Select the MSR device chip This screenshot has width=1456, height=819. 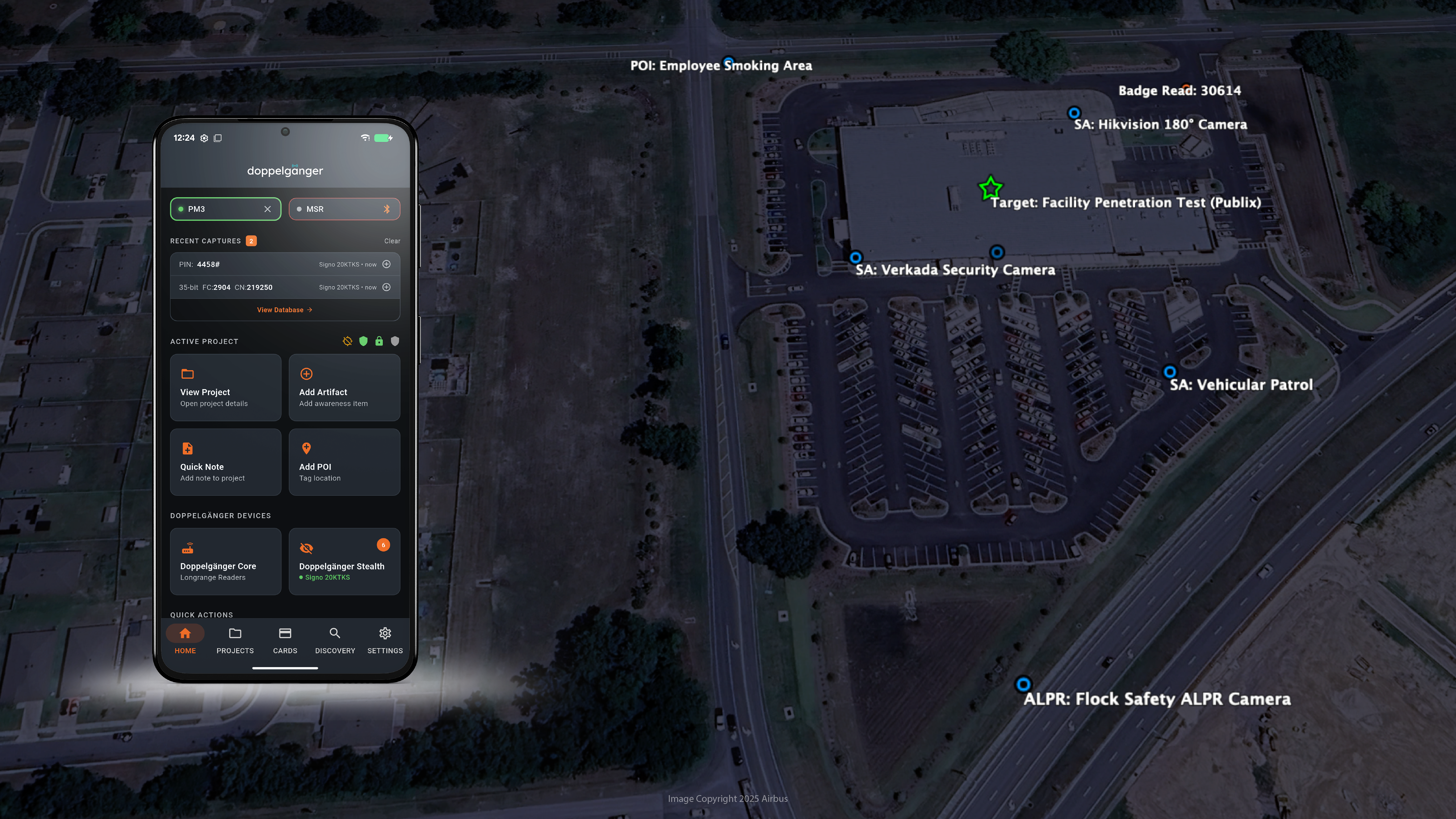pos(344,209)
